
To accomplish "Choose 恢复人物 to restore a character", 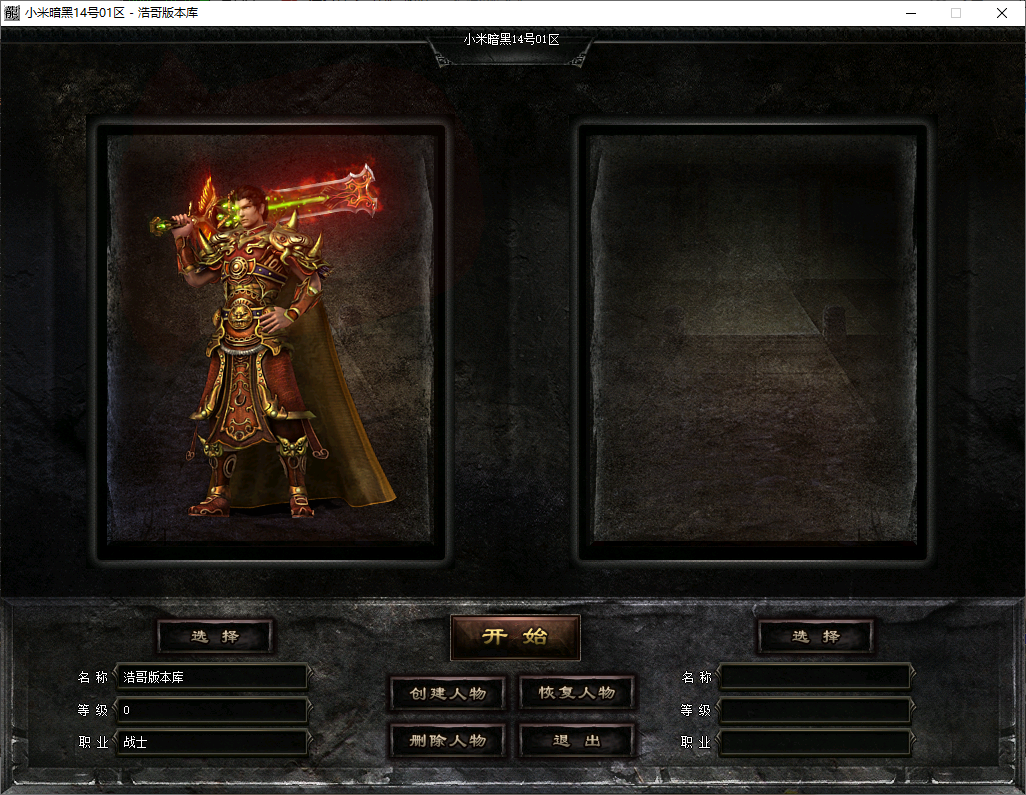I will click(x=577, y=693).
